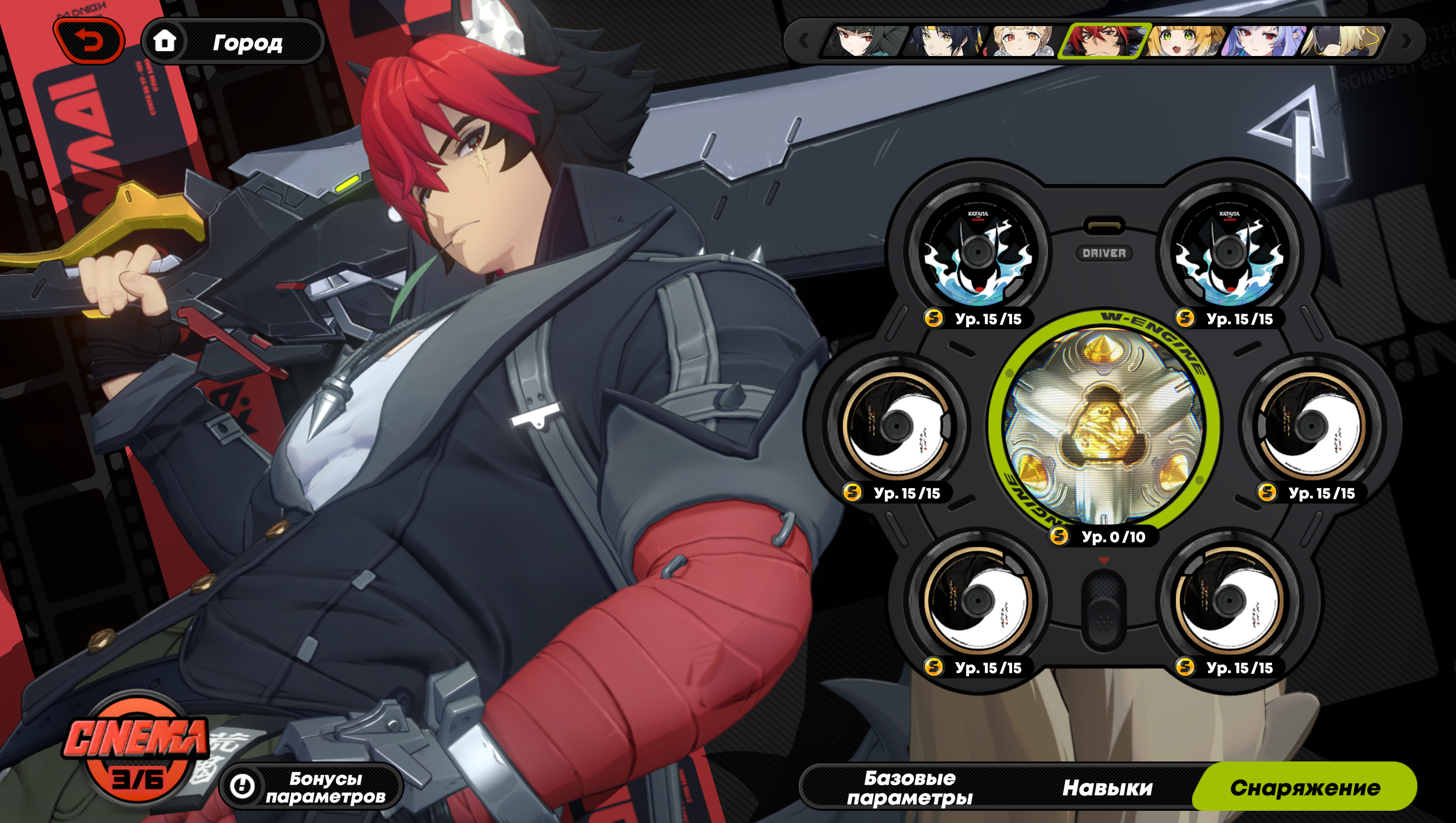The image size is (1456, 823).
Task: Select the highlighted red-haired agent portrait
Action: tap(1103, 41)
